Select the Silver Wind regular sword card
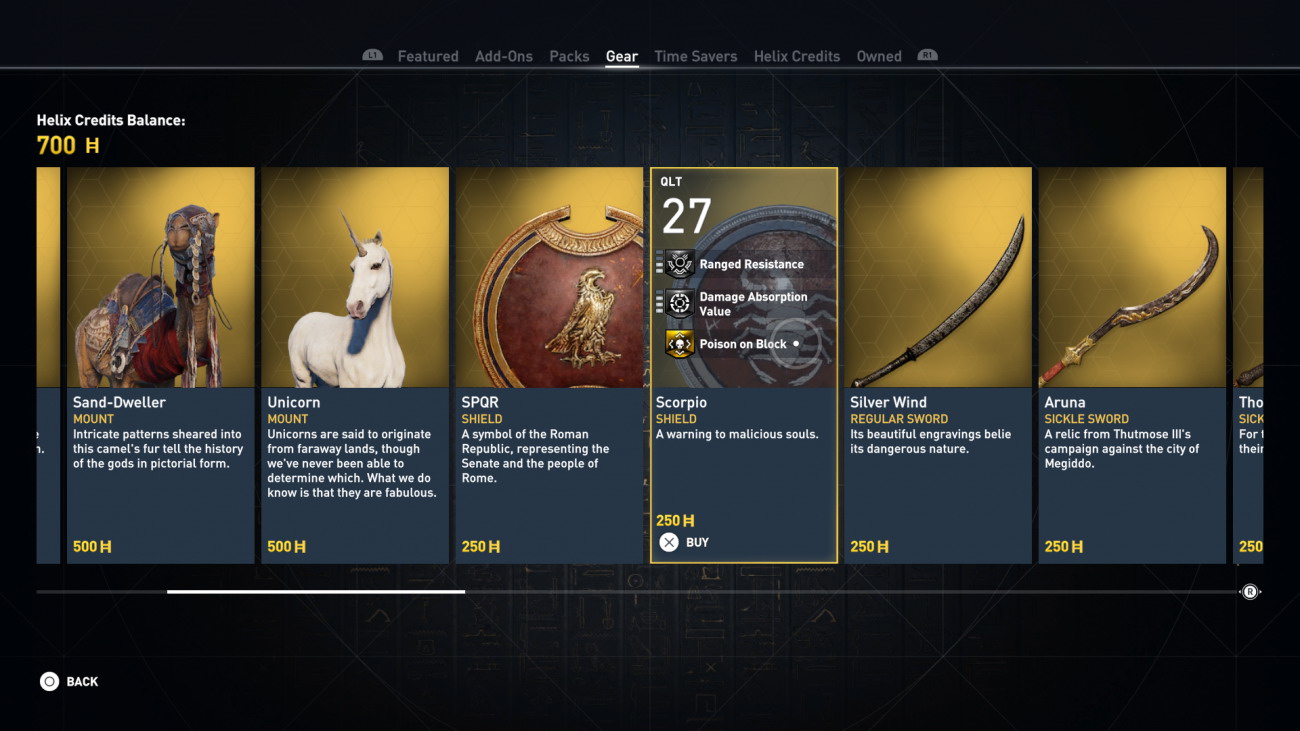The image size is (1300, 731). [x=937, y=365]
